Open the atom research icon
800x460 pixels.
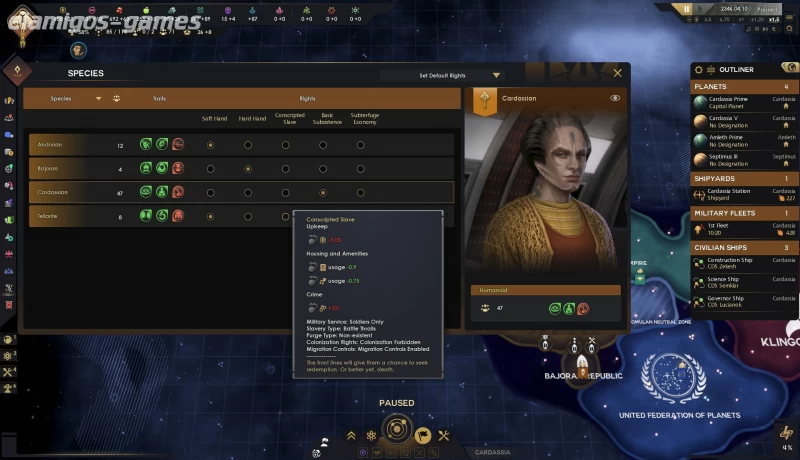coord(371,435)
